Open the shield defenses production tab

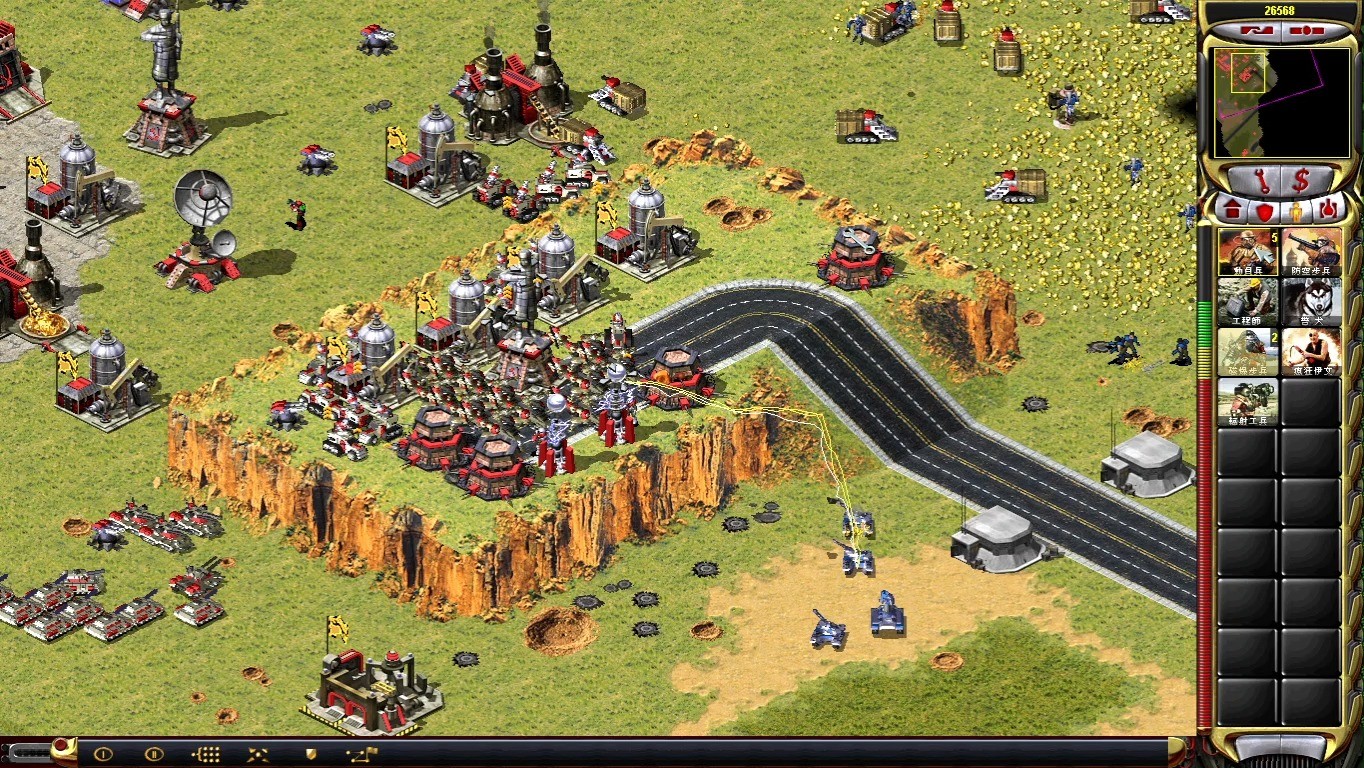pyautogui.click(x=1264, y=211)
